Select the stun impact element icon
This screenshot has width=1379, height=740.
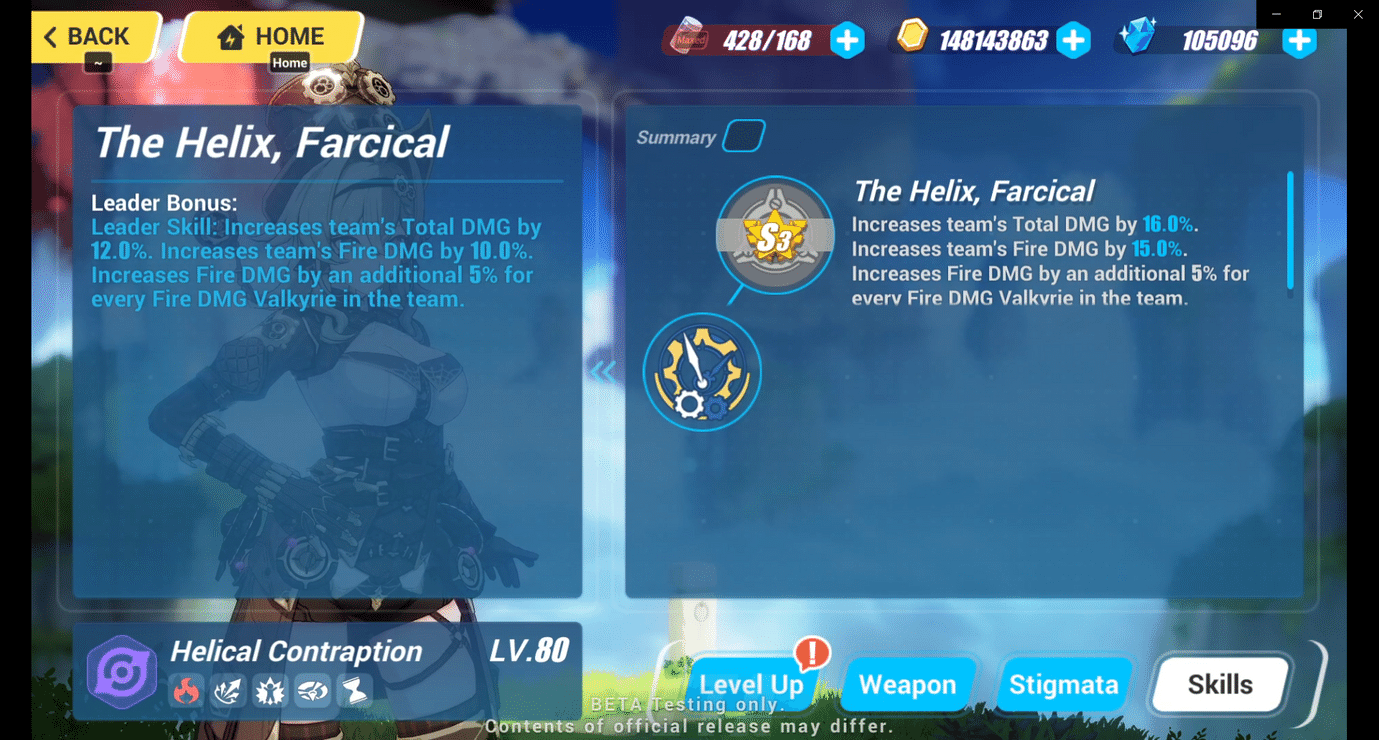(x=270, y=690)
